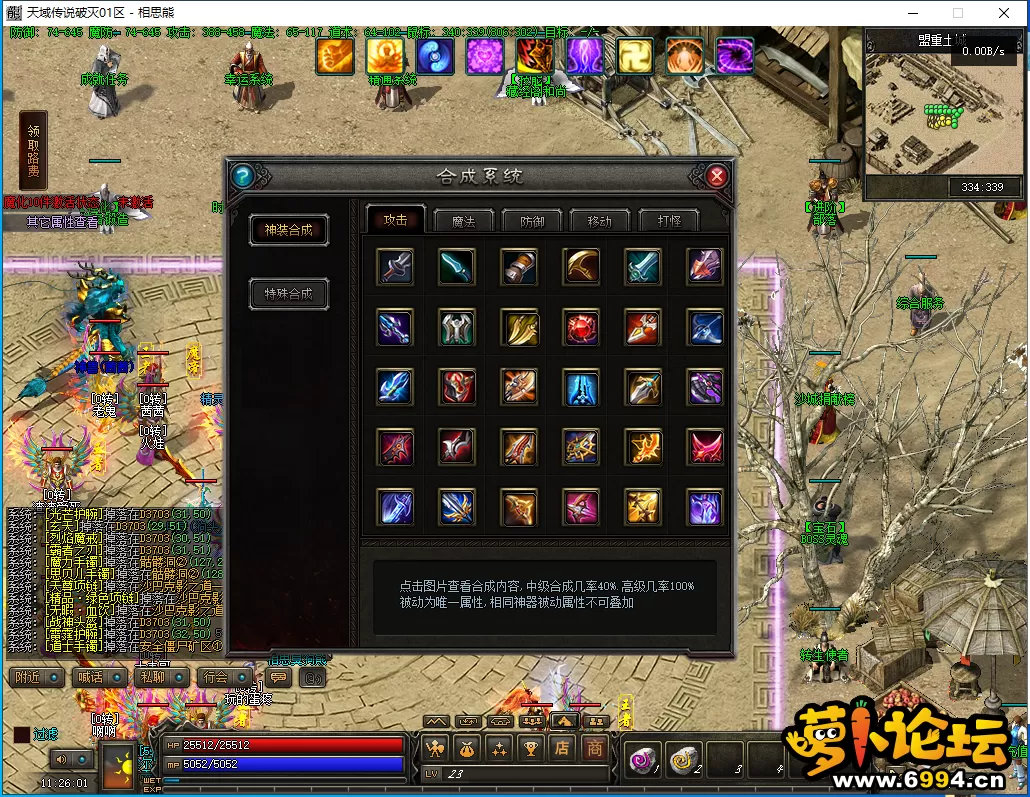
Task: Click the 领取路费 button
Action: 33,150
